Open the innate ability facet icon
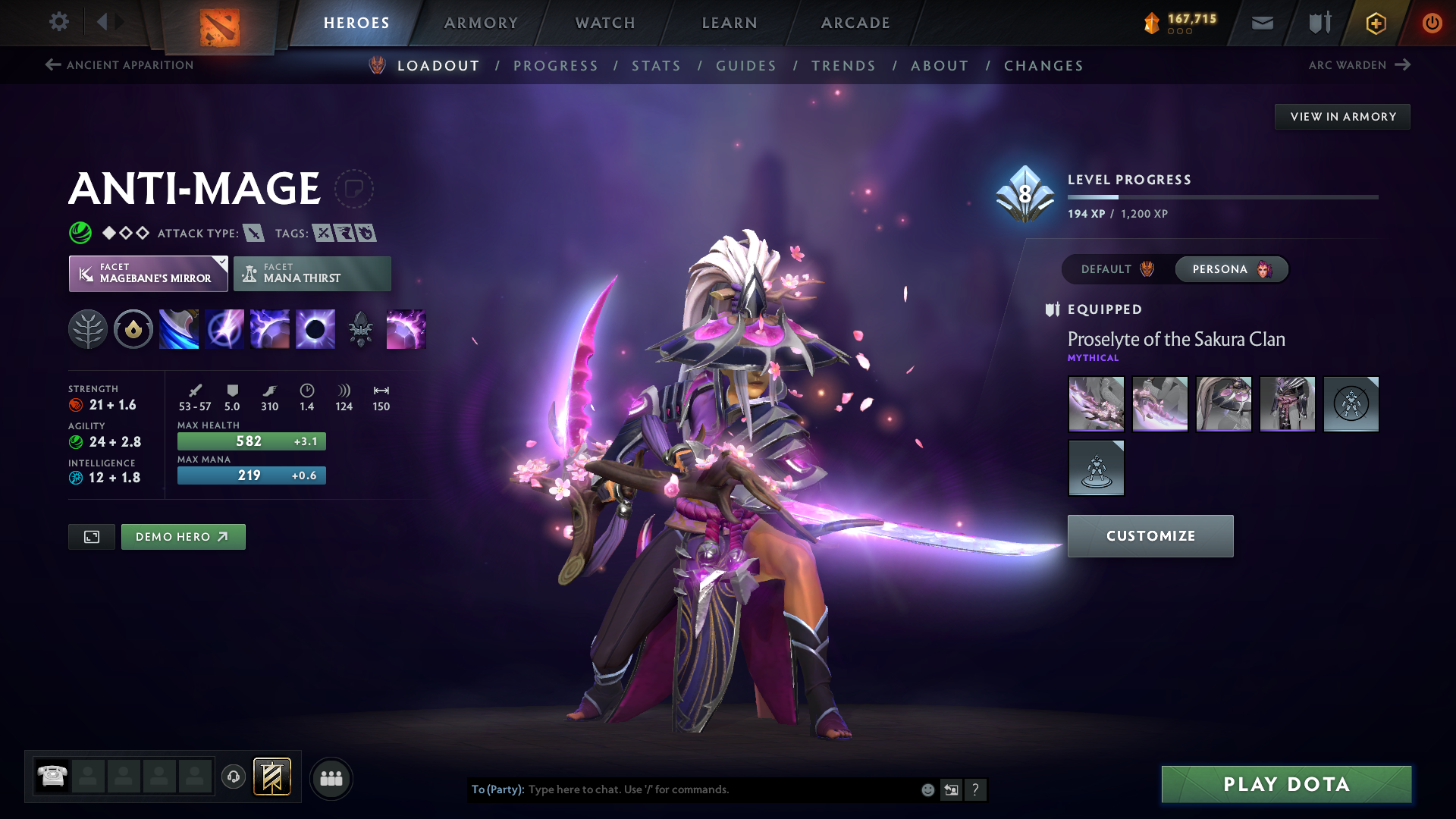1456x819 pixels. 133,328
